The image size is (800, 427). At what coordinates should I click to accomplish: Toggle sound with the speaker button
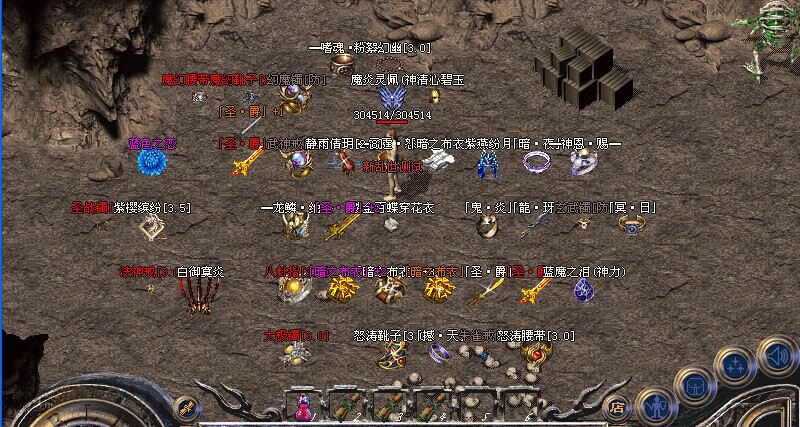coord(777,353)
